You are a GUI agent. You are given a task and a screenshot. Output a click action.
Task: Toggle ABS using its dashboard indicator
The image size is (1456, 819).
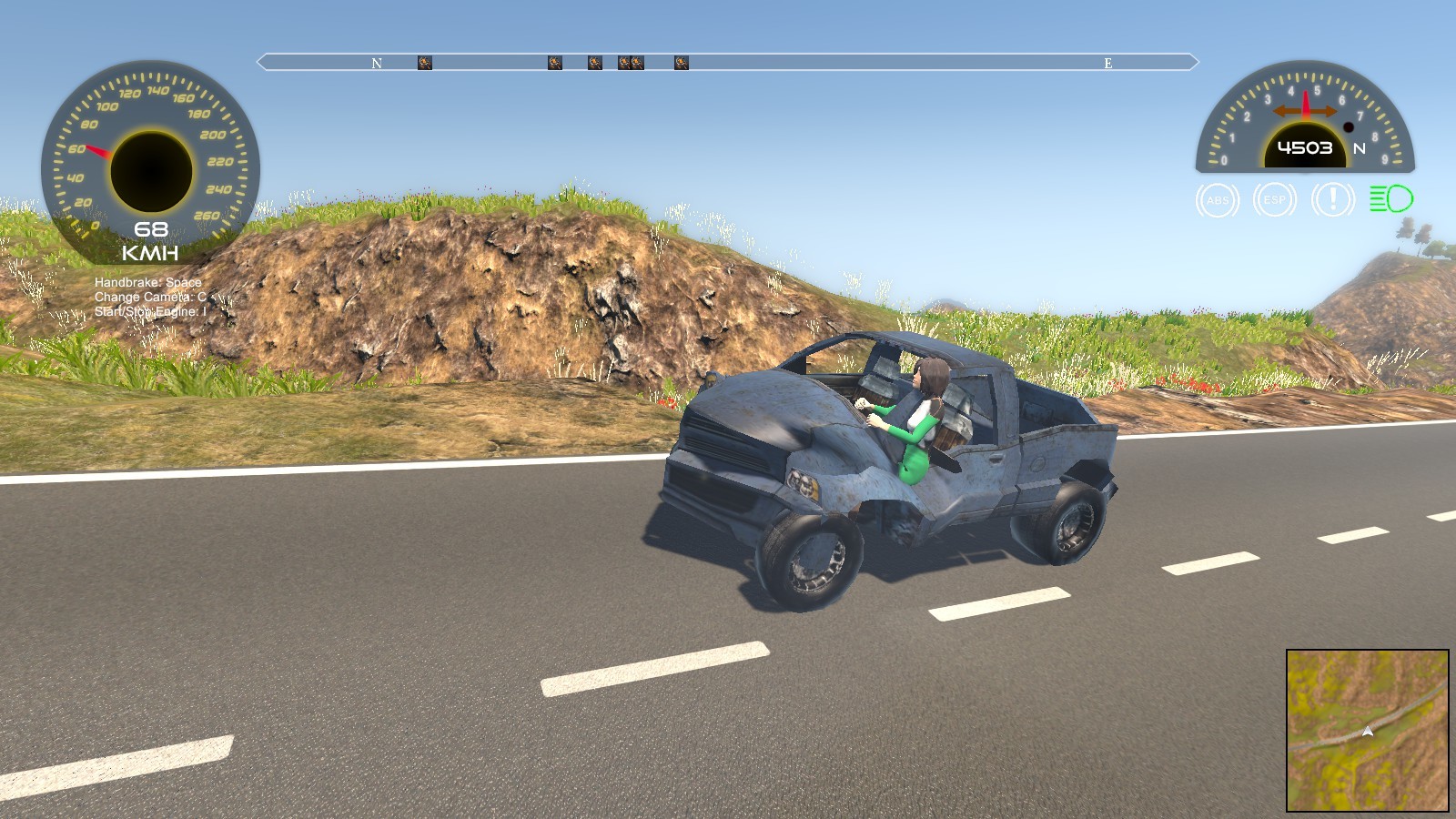click(1217, 201)
